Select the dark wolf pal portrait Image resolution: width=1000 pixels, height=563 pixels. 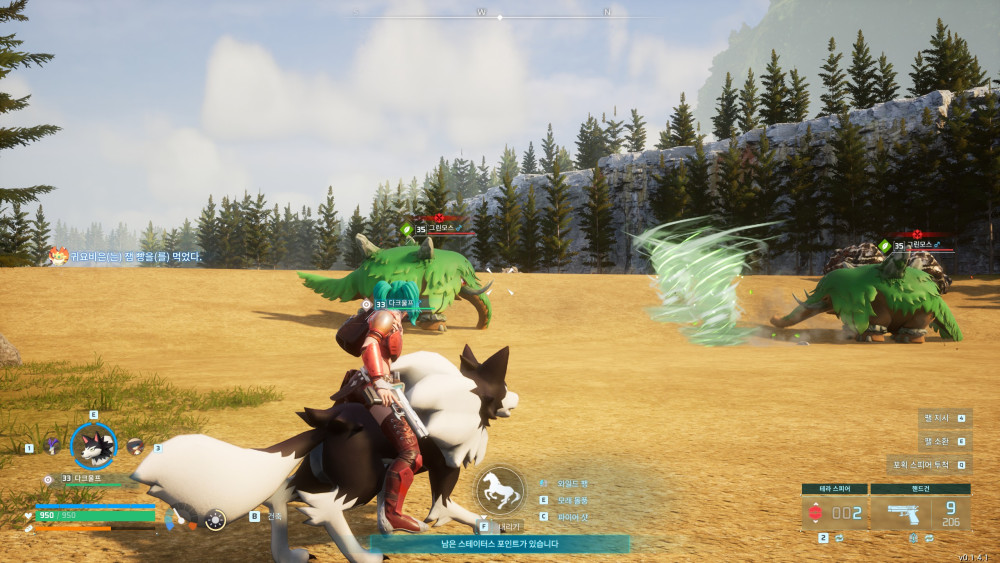coord(94,447)
